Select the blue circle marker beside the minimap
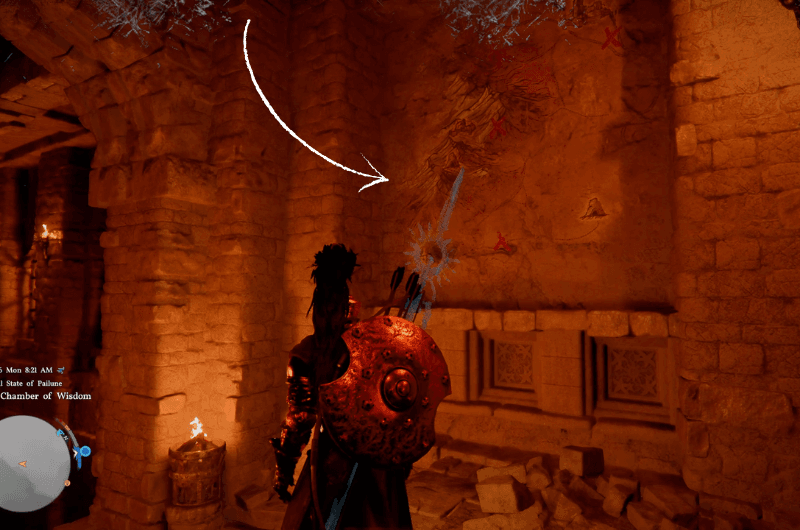The image size is (800, 530). [85, 452]
